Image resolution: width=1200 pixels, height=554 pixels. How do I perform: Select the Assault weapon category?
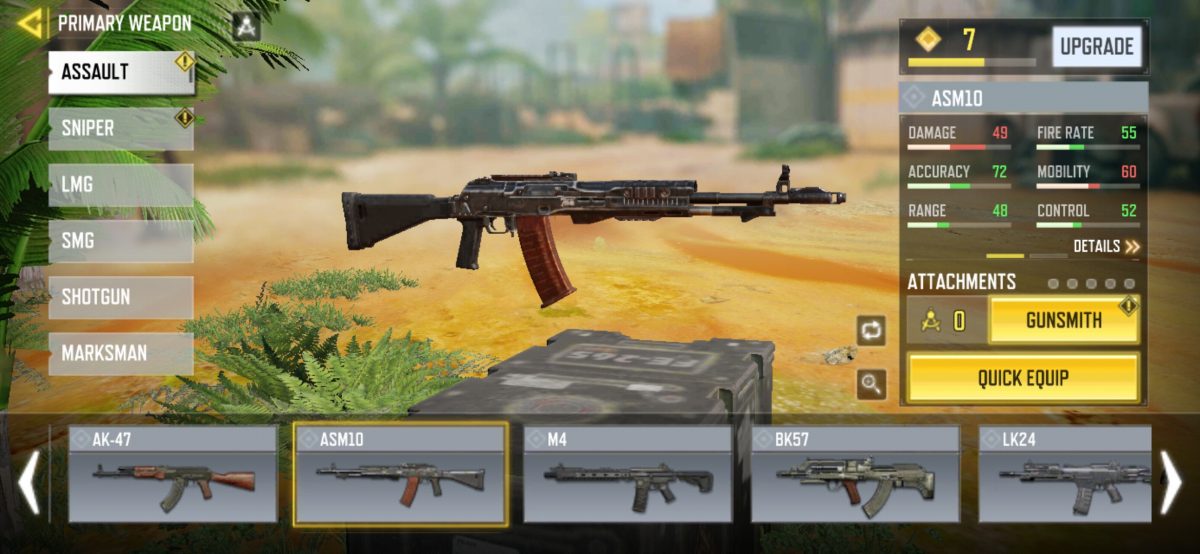120,72
